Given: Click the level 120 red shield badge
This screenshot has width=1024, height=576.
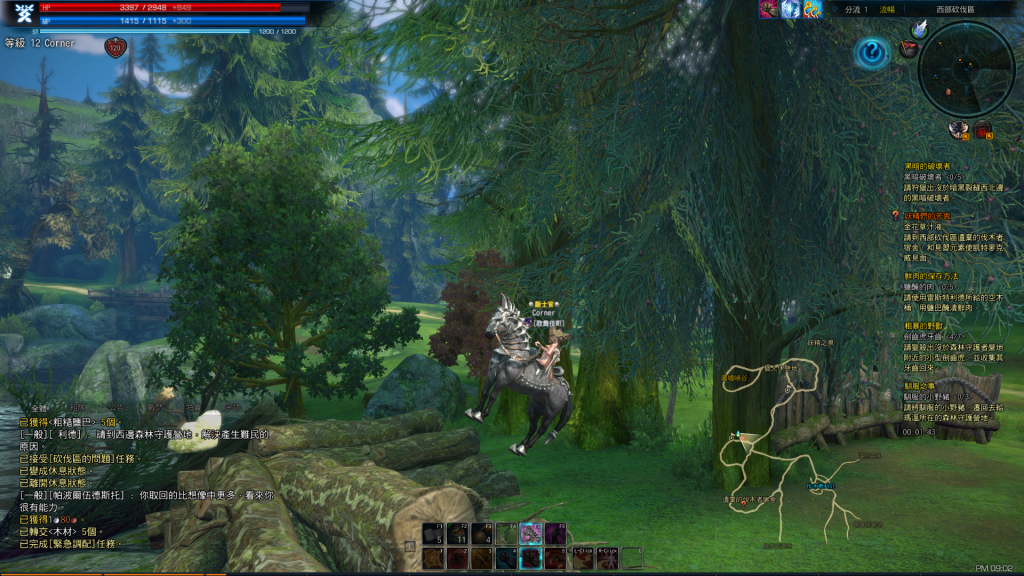Looking at the screenshot, I should (x=114, y=46).
